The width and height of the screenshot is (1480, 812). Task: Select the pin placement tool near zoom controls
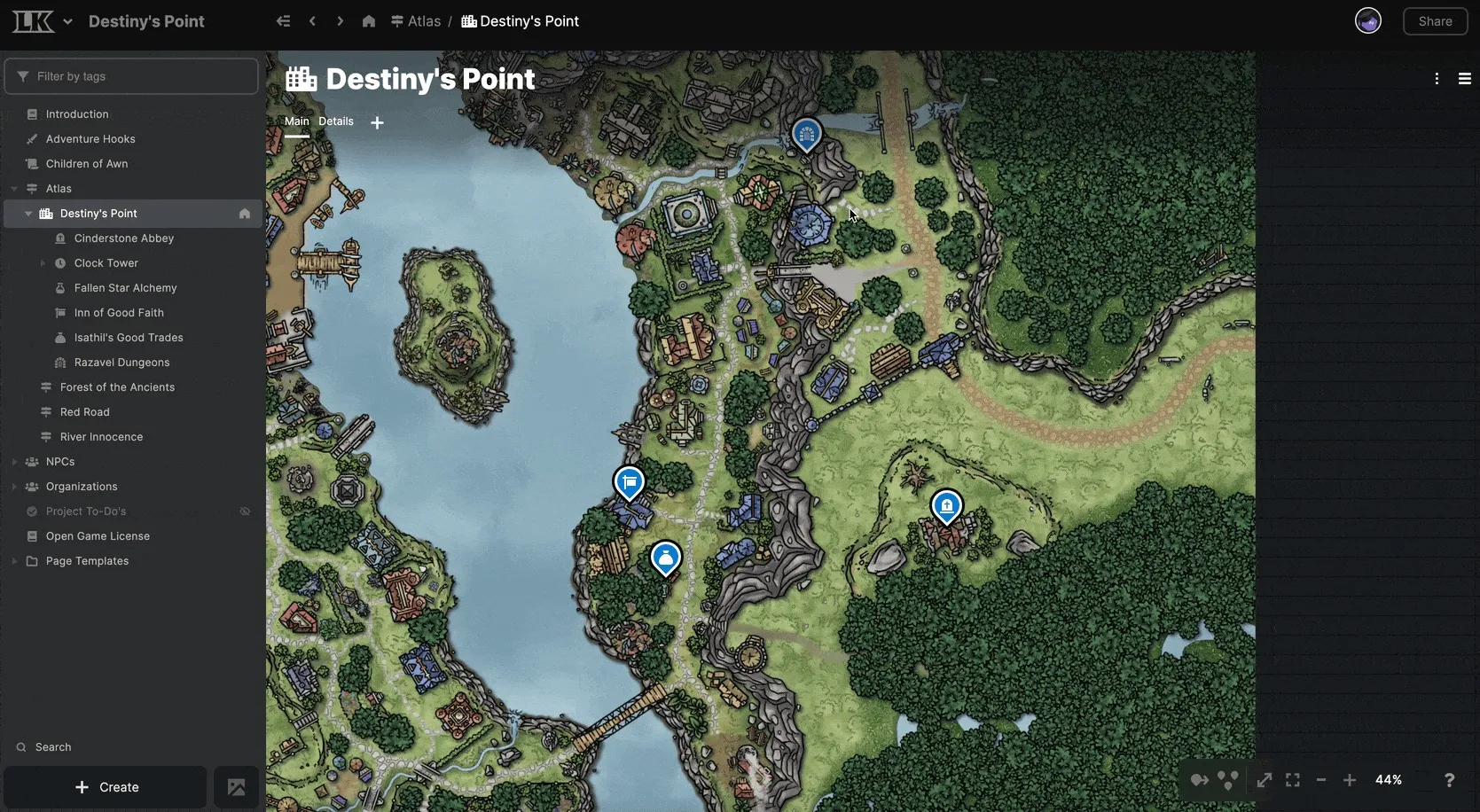click(1228, 779)
